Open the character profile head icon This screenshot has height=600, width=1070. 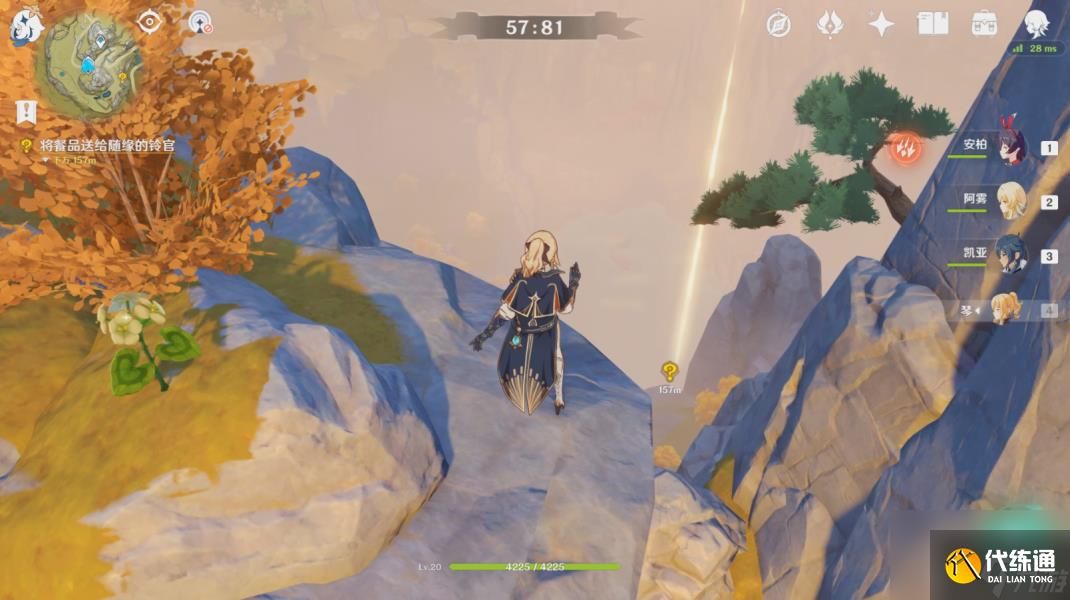click(1036, 24)
